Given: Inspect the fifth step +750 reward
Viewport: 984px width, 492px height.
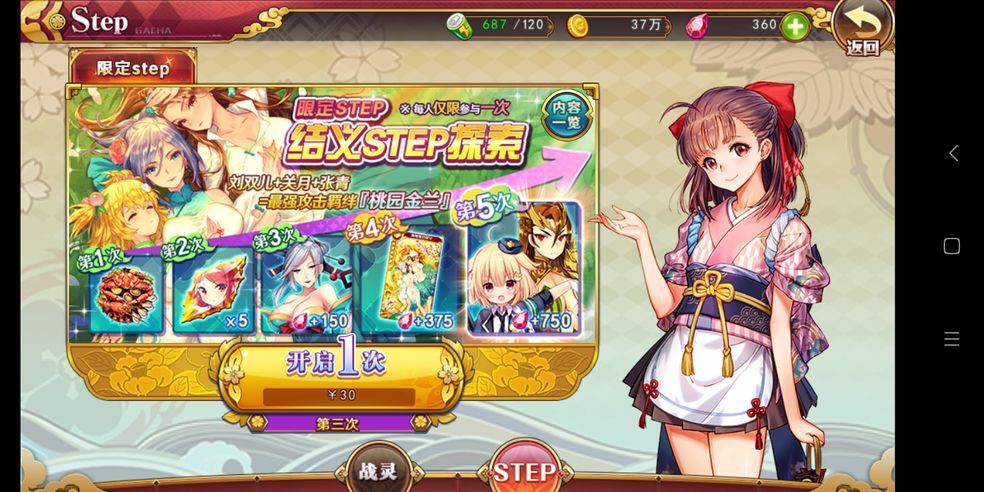Looking at the screenshot, I should click(x=524, y=270).
